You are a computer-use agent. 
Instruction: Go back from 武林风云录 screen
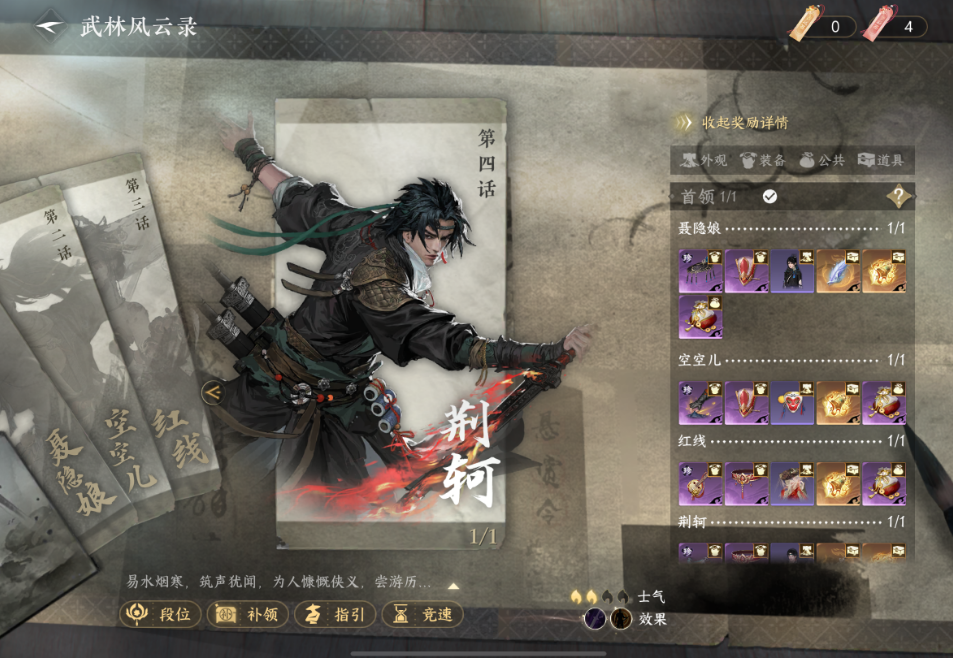pyautogui.click(x=50, y=25)
